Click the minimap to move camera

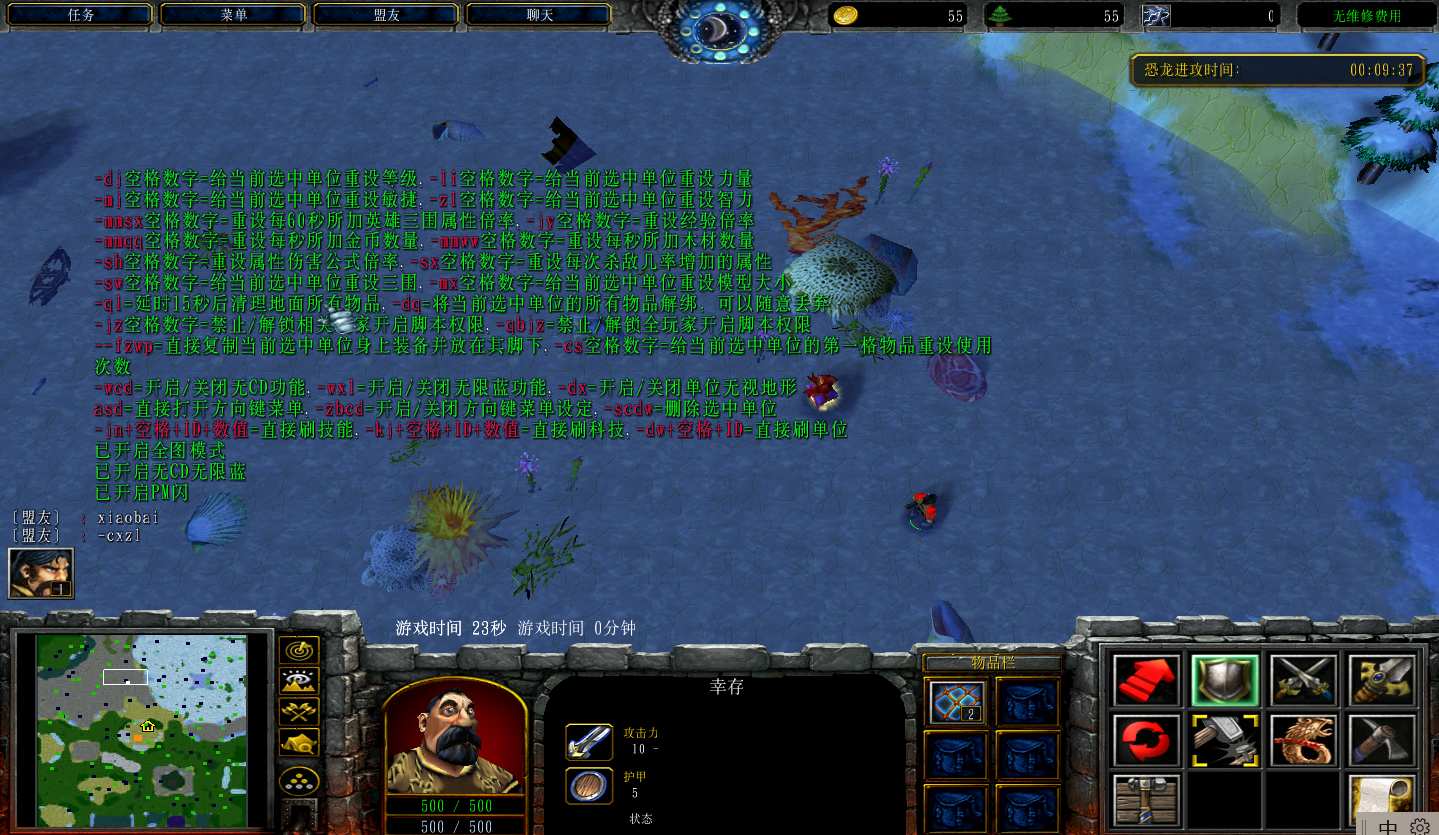coord(141,730)
